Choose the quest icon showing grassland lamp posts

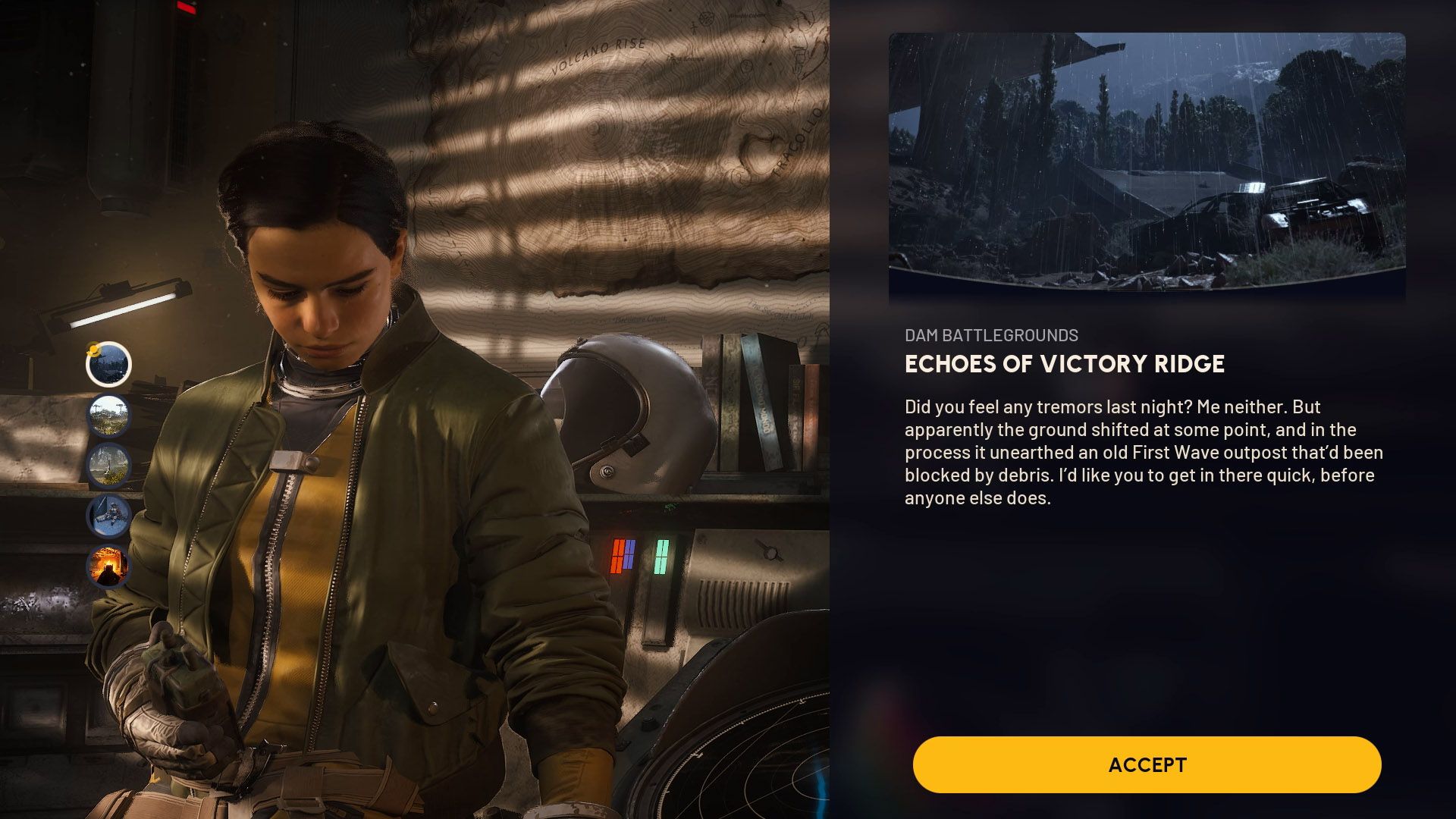pos(108,416)
